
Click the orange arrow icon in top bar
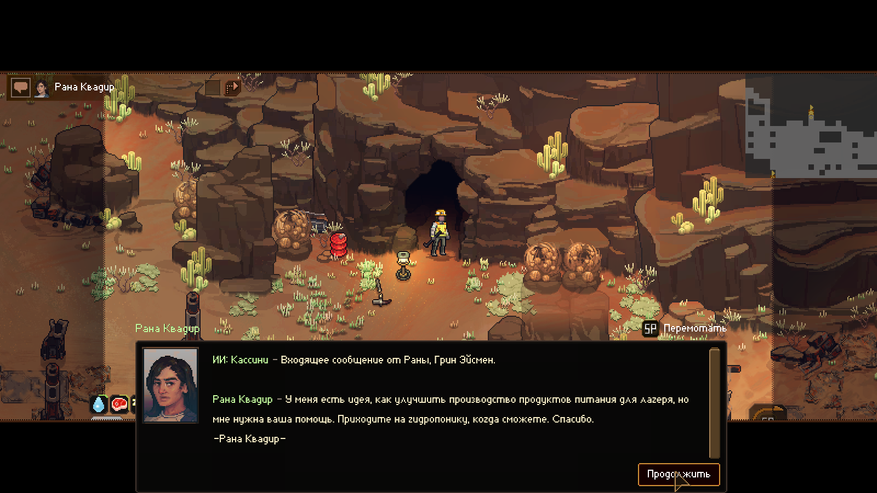coord(232,88)
